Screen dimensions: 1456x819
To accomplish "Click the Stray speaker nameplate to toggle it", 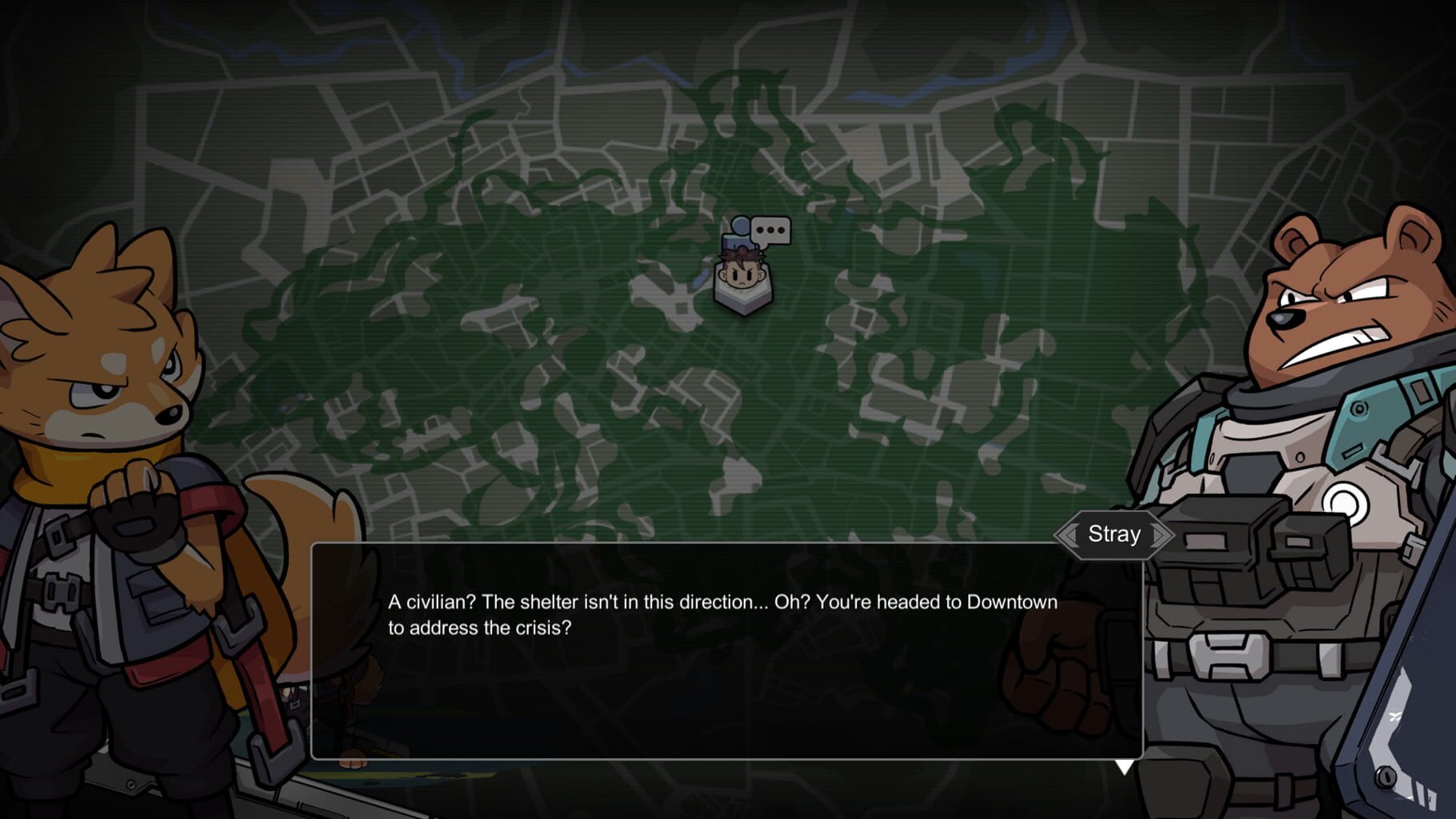I will (1114, 533).
